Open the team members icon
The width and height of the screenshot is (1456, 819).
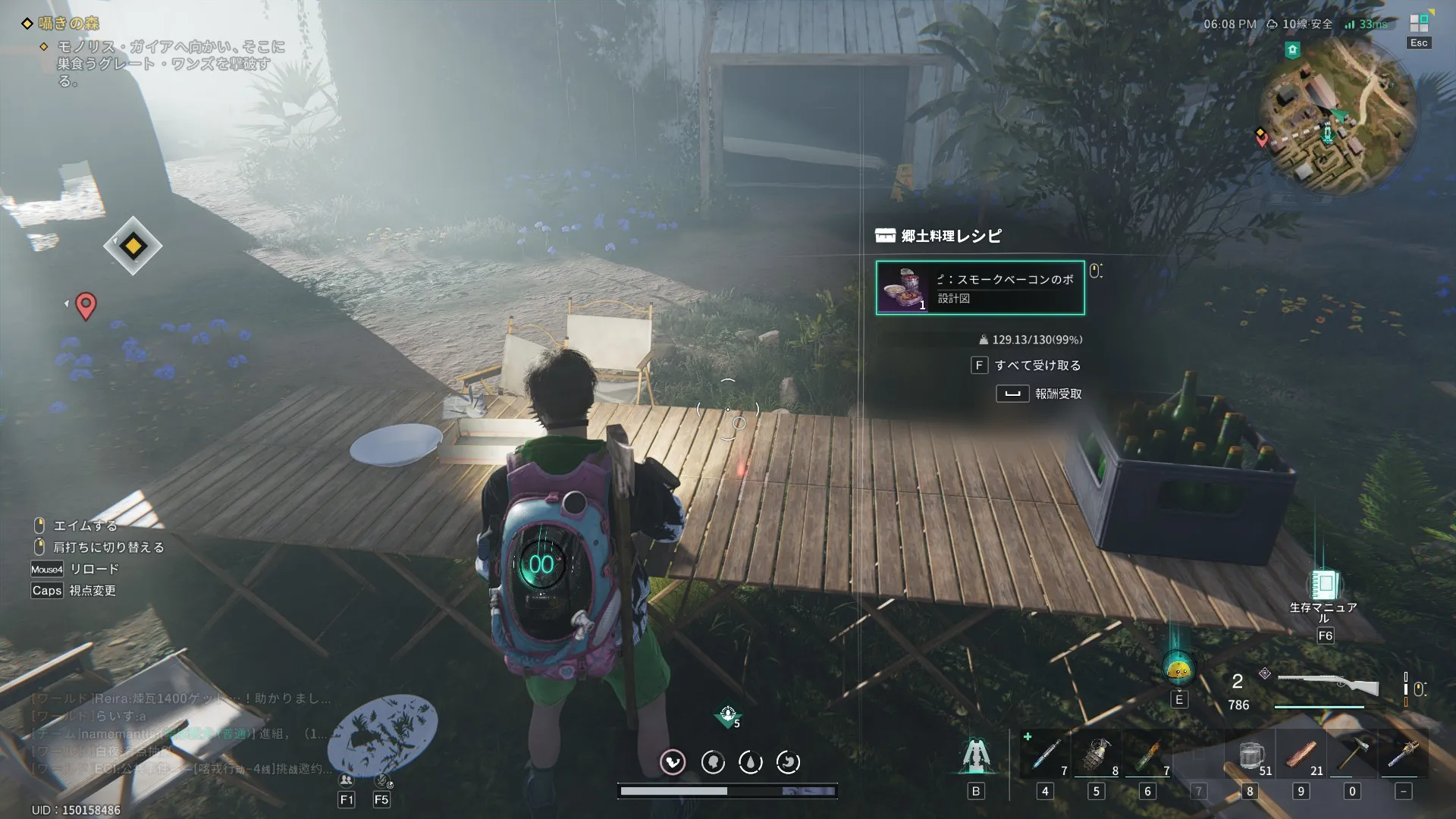[347, 780]
